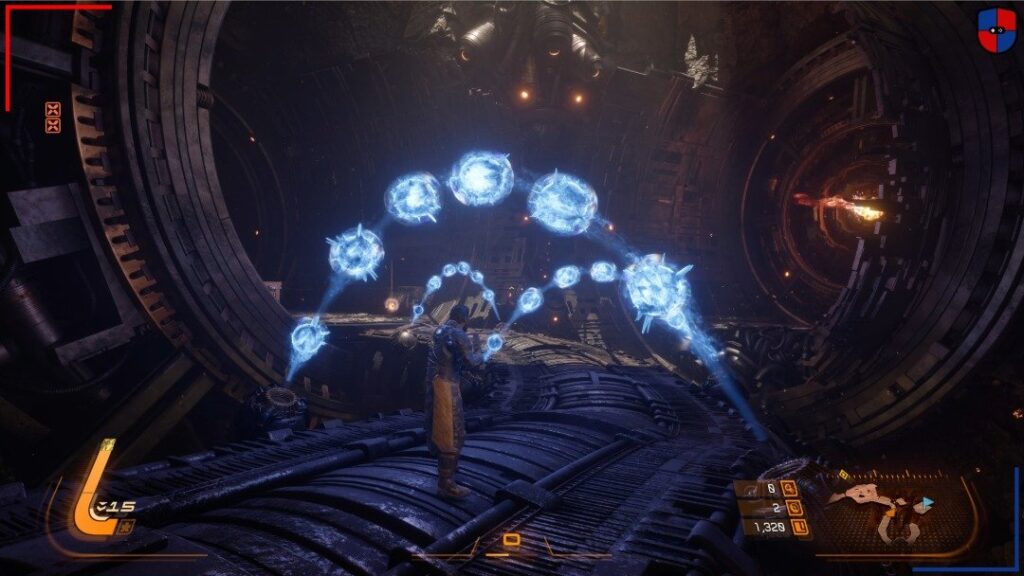The image size is (1024, 576).
Task: Click the blue player arrow on the minimap
Action: click(x=927, y=502)
